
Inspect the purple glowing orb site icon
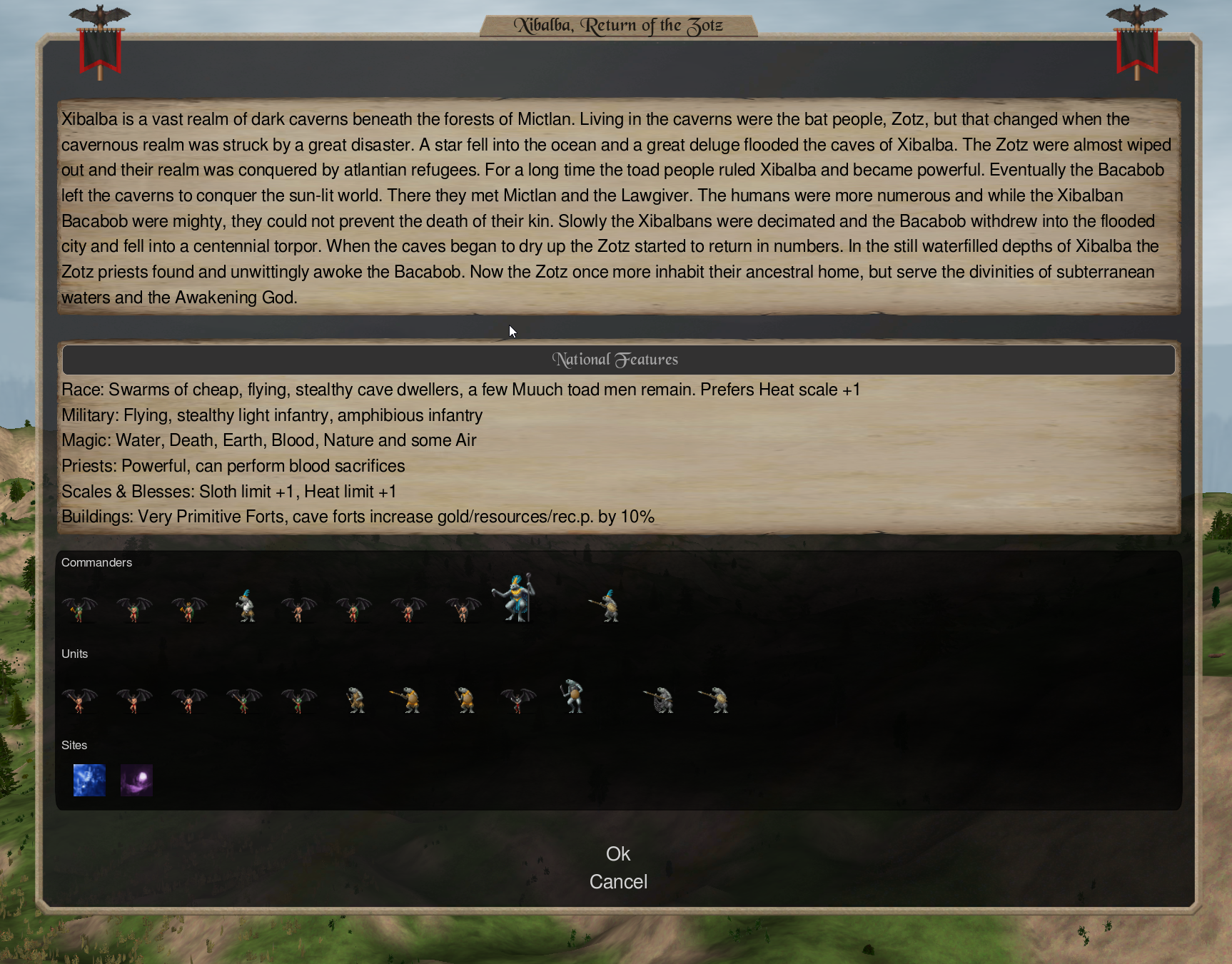click(136, 780)
